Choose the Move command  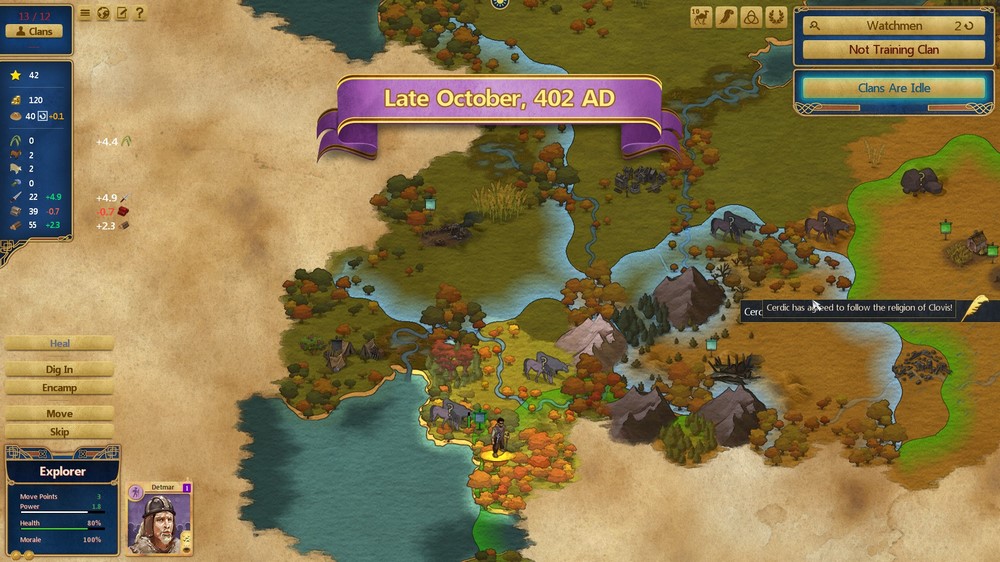[60, 414]
